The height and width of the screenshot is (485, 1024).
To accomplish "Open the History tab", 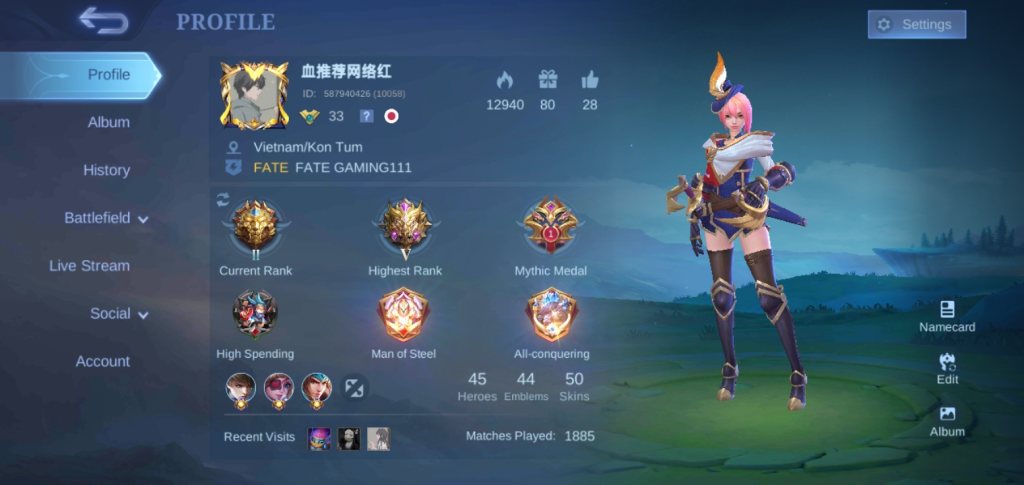I will pos(107,170).
